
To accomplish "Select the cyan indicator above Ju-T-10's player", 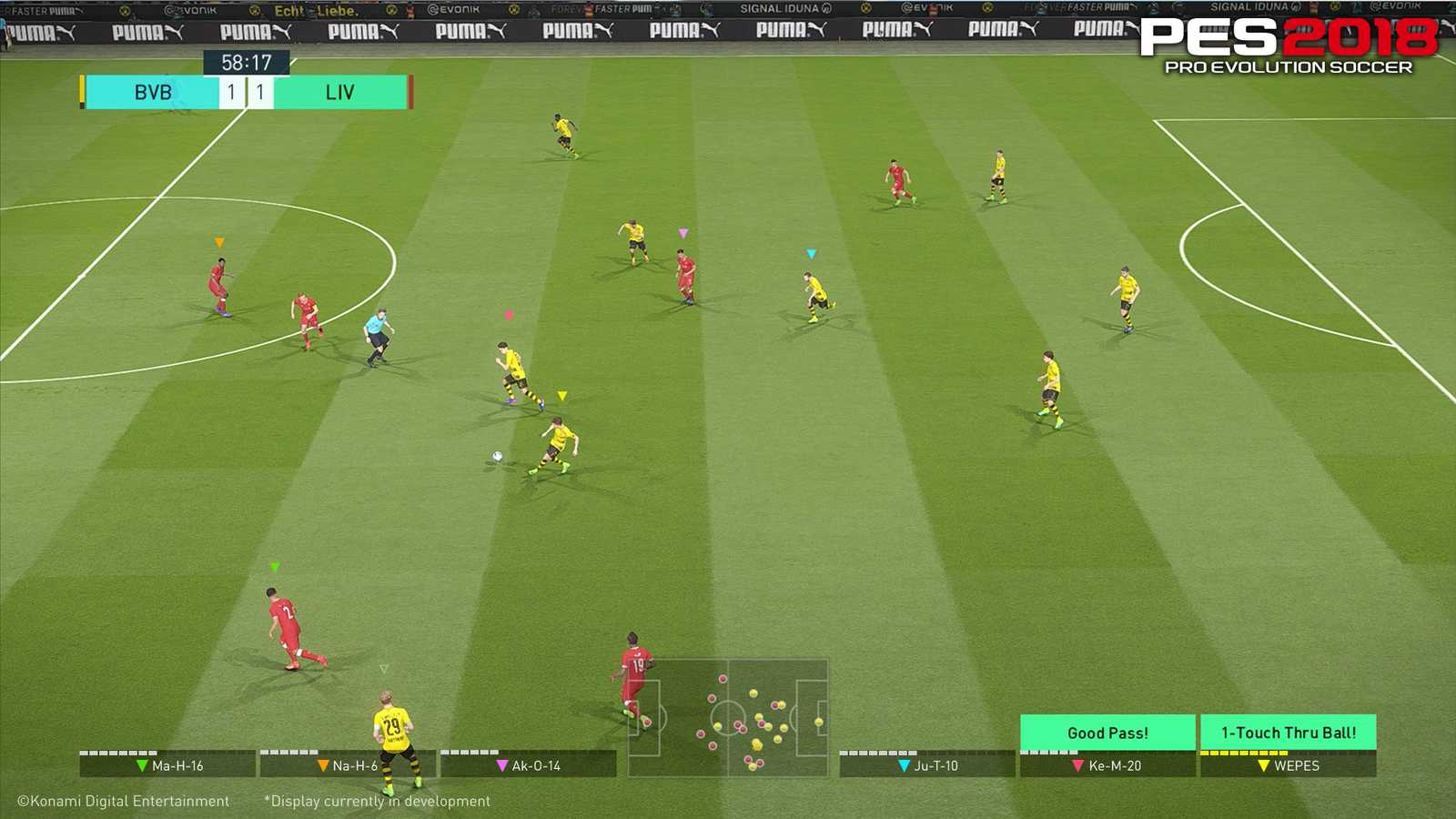I will (x=809, y=253).
